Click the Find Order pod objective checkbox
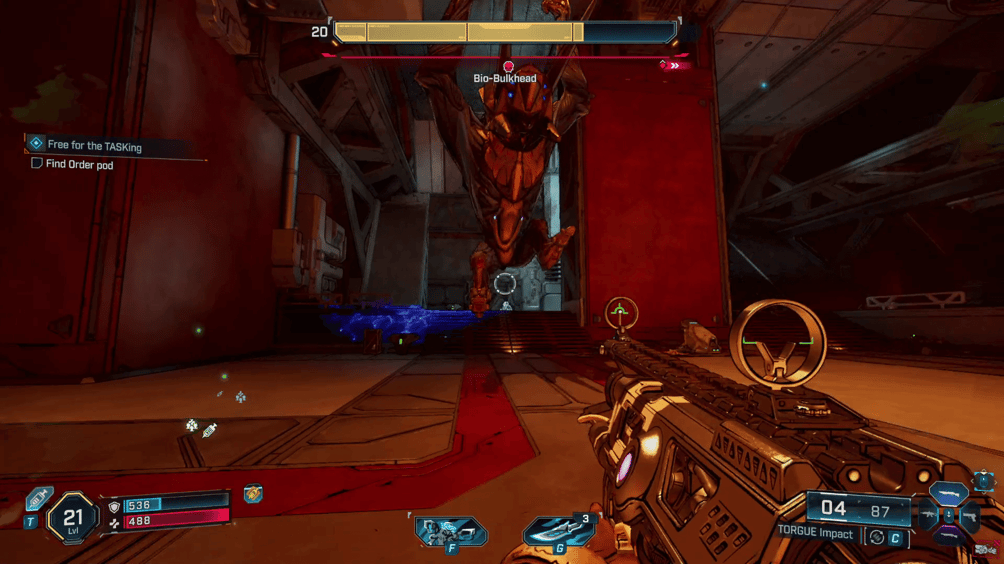 click(x=37, y=164)
